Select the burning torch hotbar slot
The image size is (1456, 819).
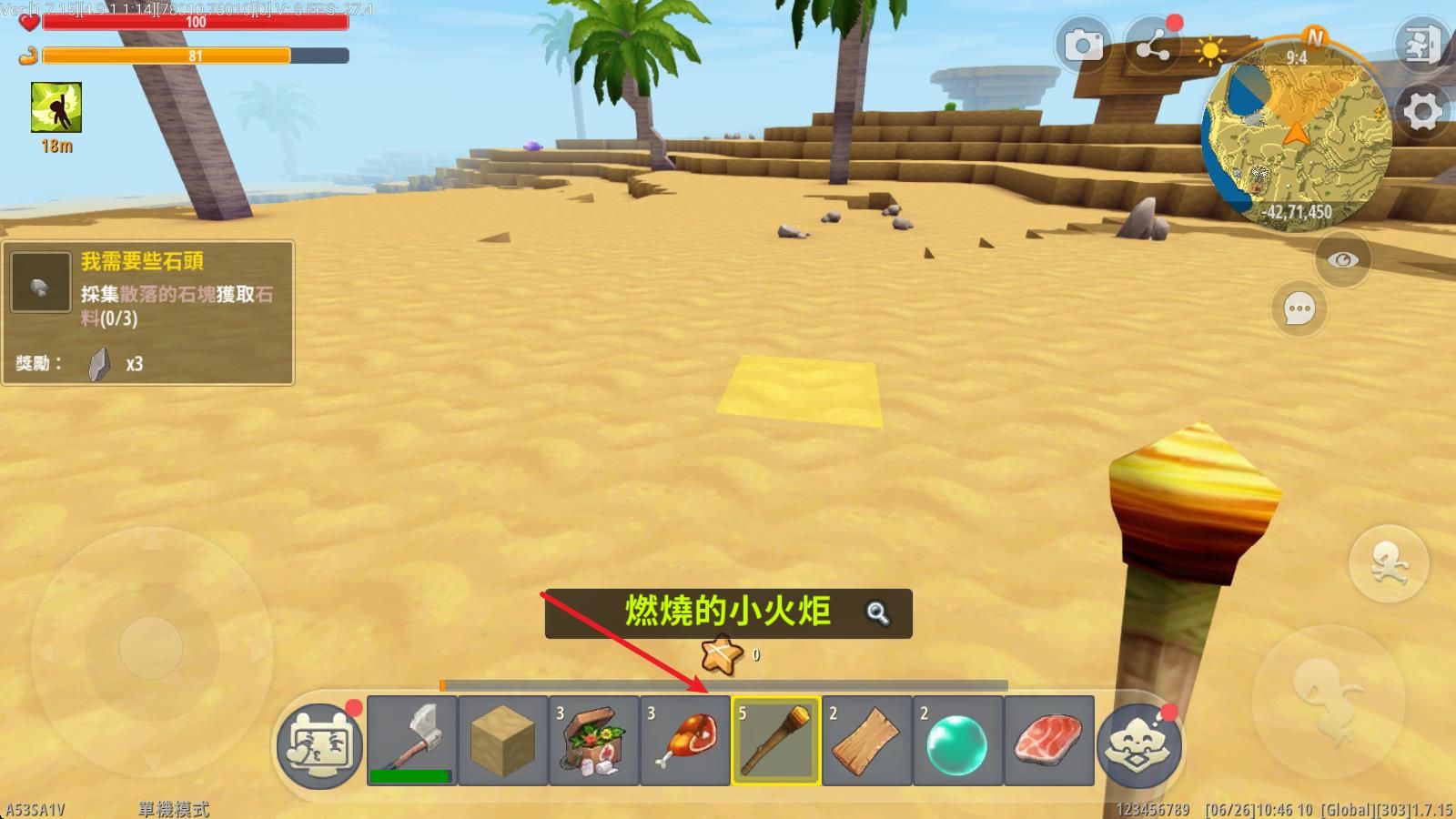(774, 742)
